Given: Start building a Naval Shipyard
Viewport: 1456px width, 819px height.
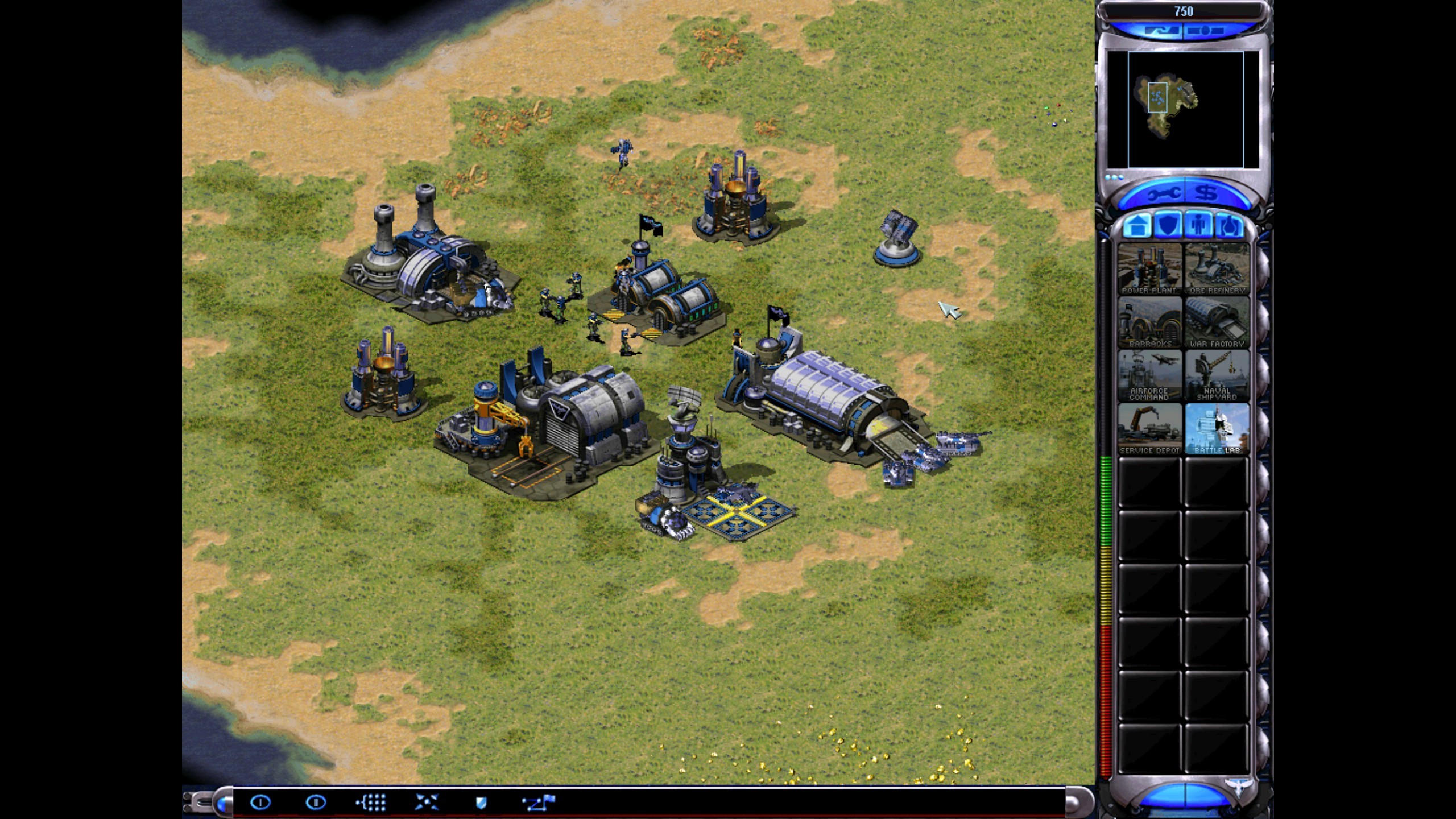Looking at the screenshot, I should 1217,375.
